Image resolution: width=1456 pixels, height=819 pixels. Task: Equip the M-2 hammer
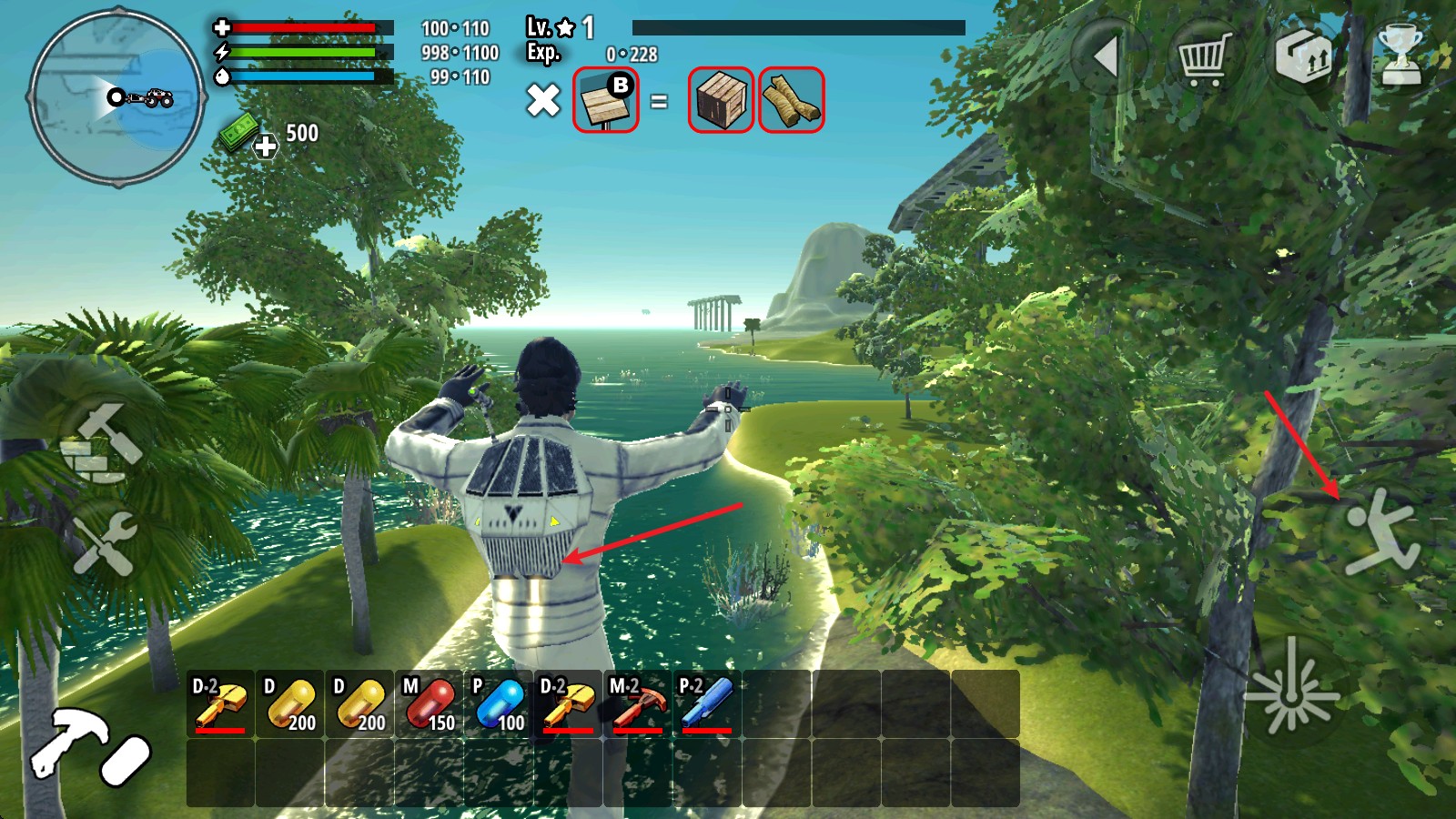point(637,704)
